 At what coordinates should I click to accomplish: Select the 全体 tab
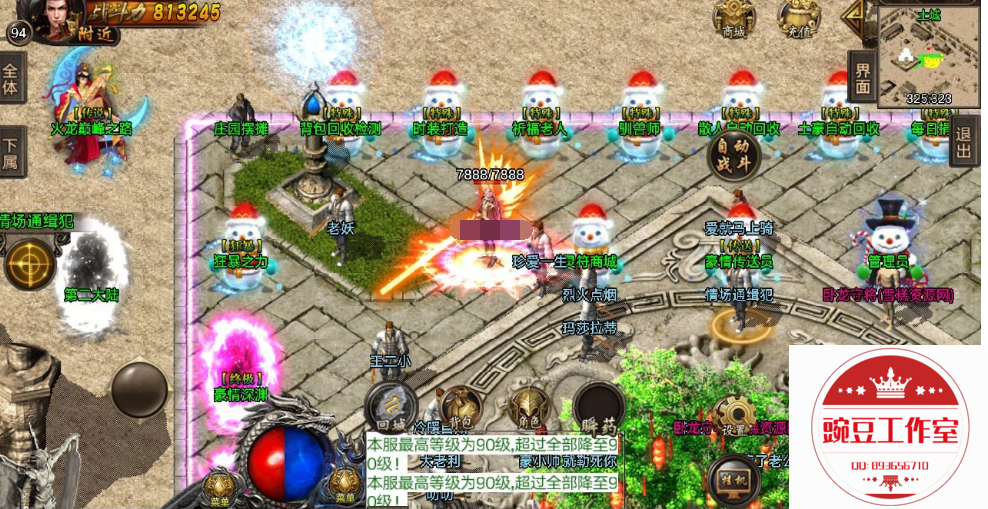click(11, 77)
